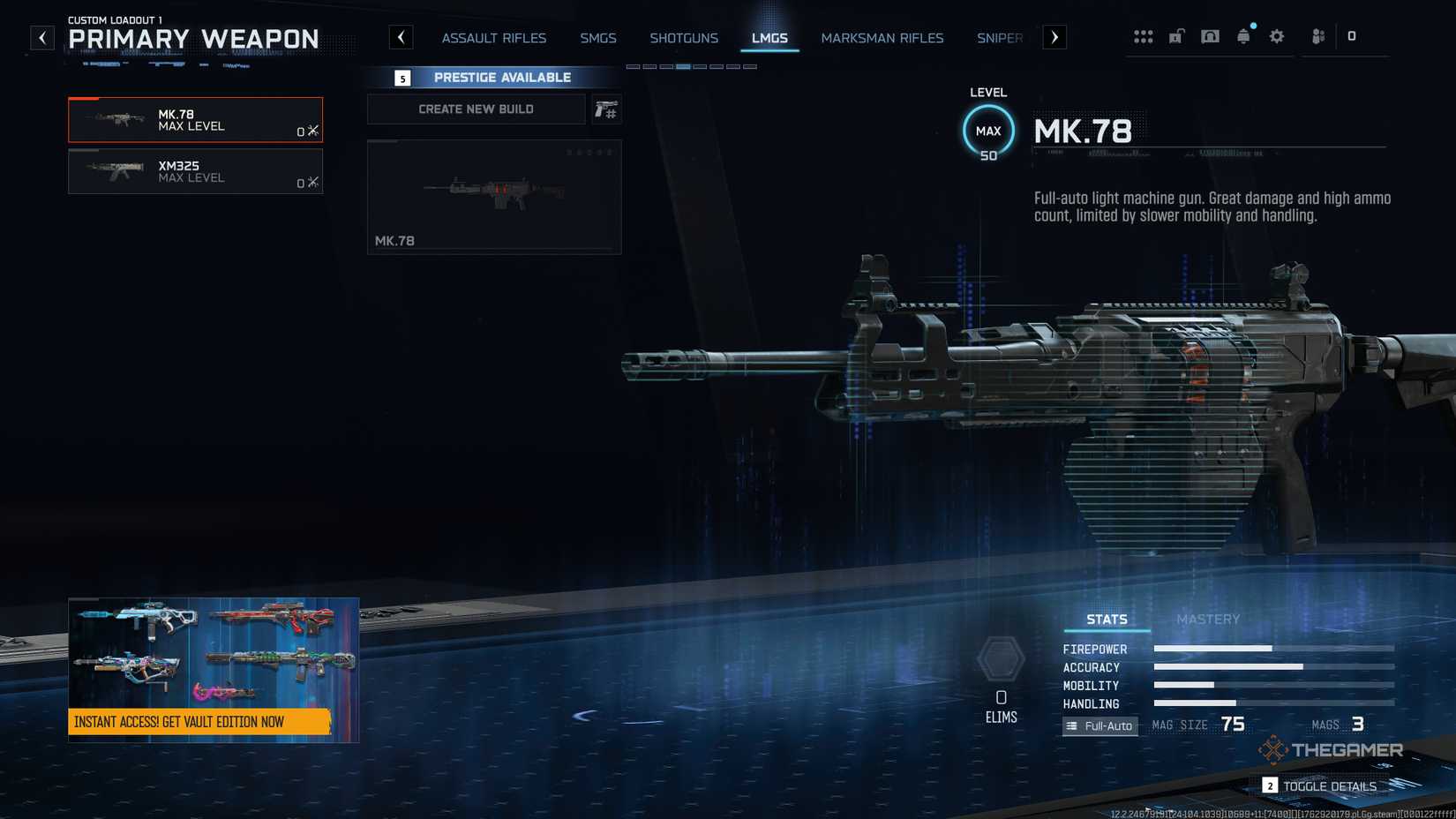Toggle the Full-Auto fire mode selector
This screenshot has width=1456, height=819.
1100,725
